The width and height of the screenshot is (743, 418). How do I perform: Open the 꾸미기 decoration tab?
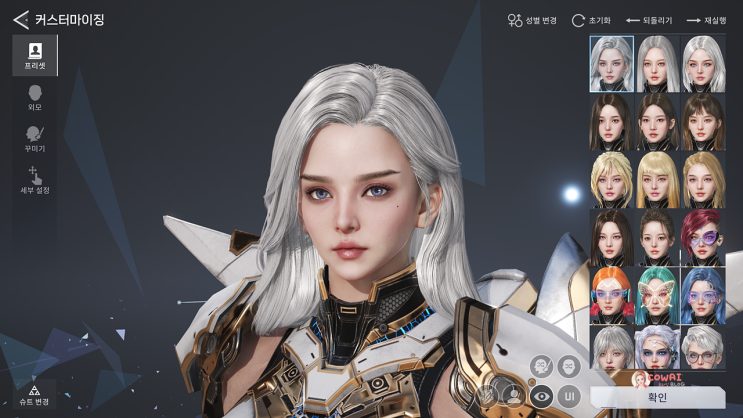click(35, 139)
